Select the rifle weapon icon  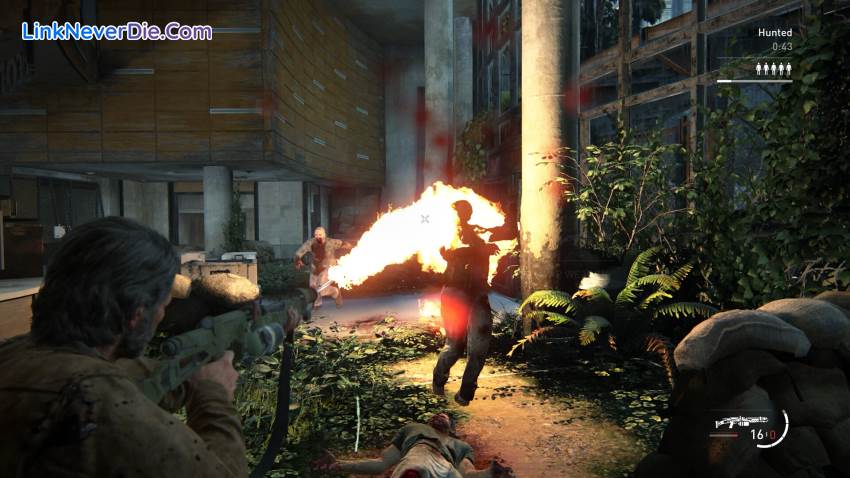(x=740, y=422)
